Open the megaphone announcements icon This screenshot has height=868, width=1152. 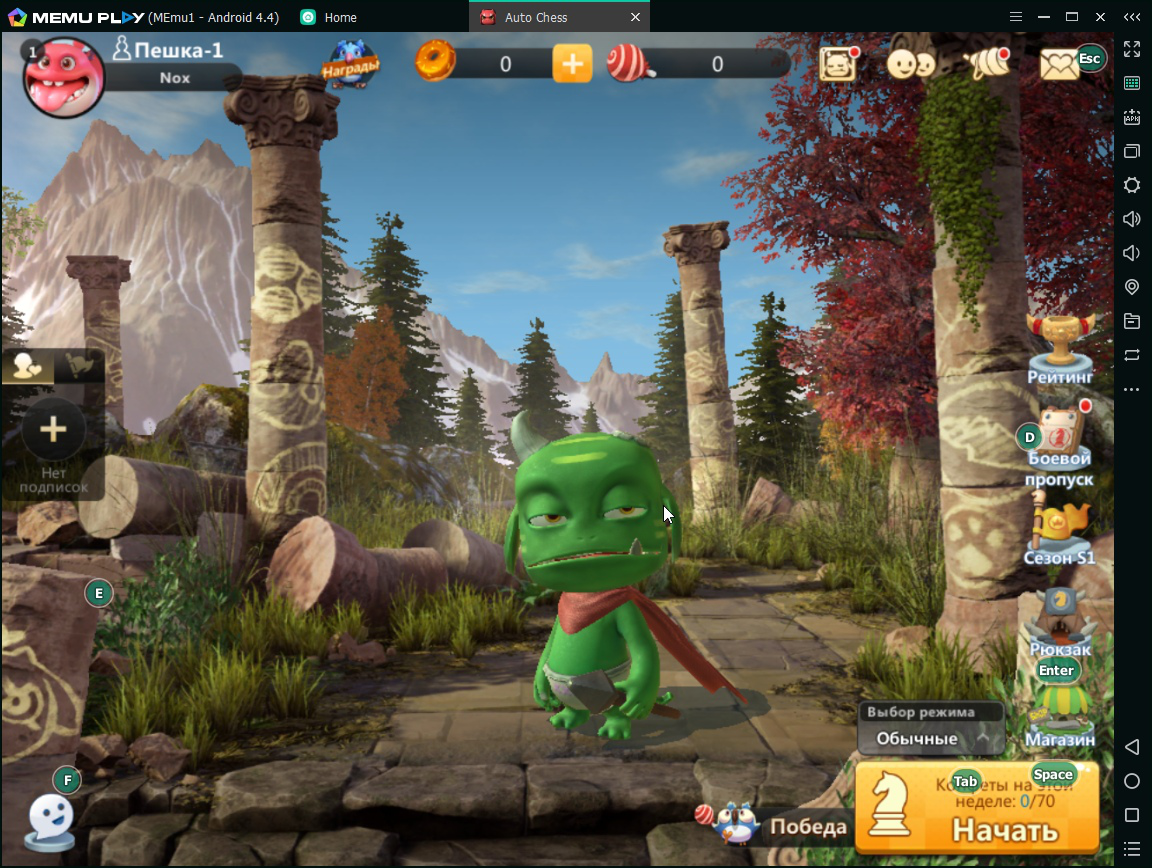pos(987,64)
